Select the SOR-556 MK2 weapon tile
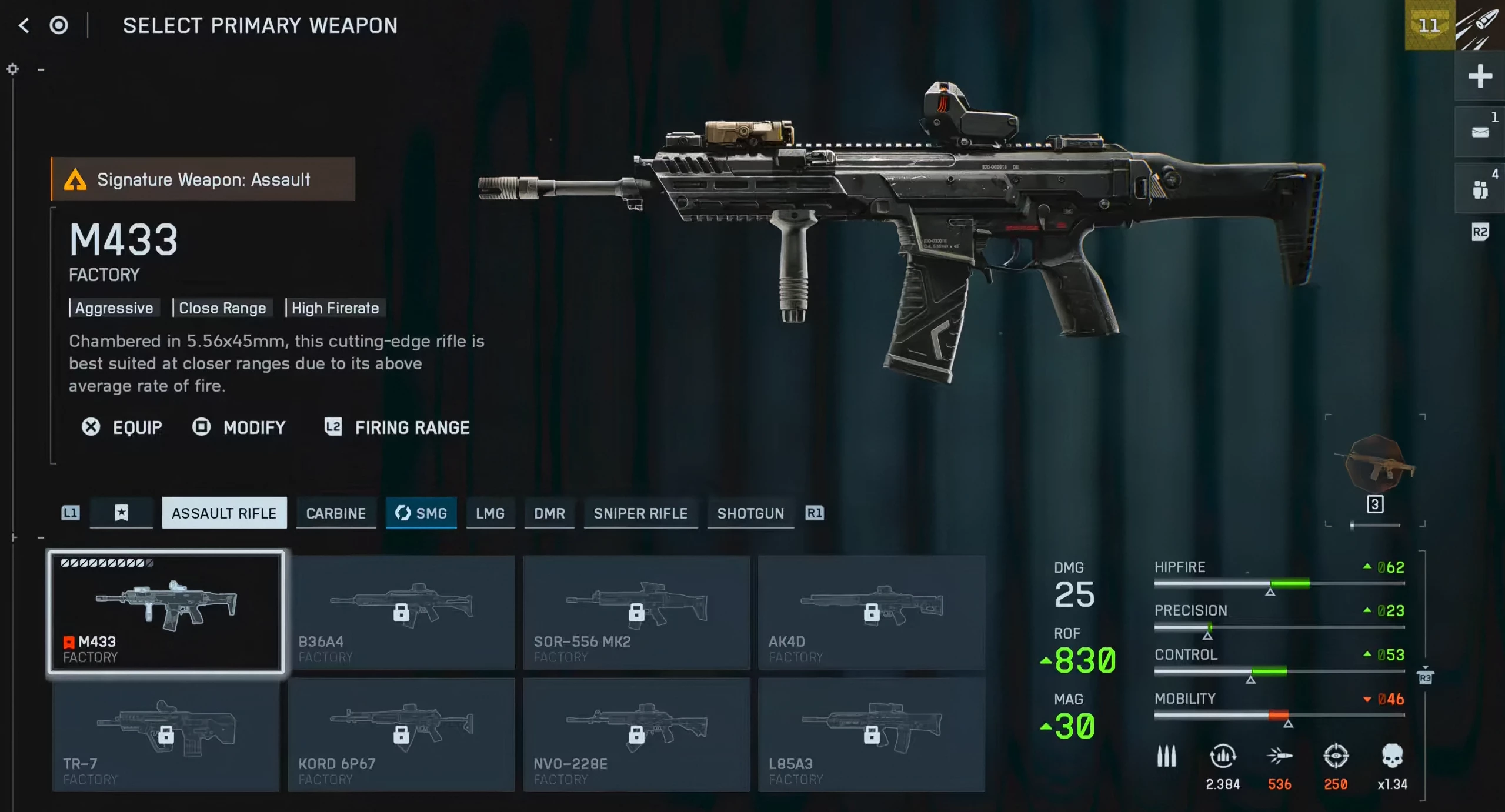This screenshot has height=812, width=1505. 636,611
